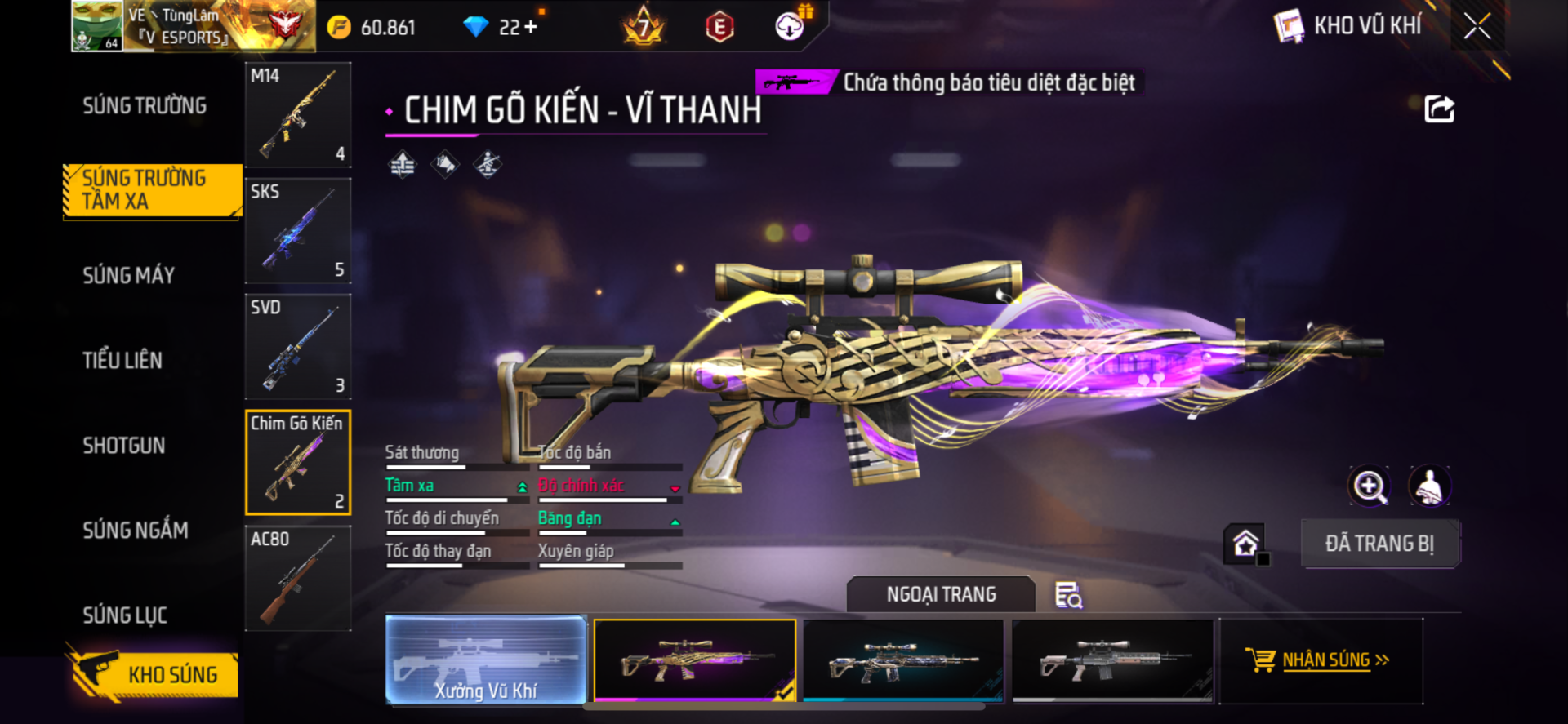Screen dimensions: 1568x724
Task: Open KHO SÚNG button
Action: tap(154, 675)
